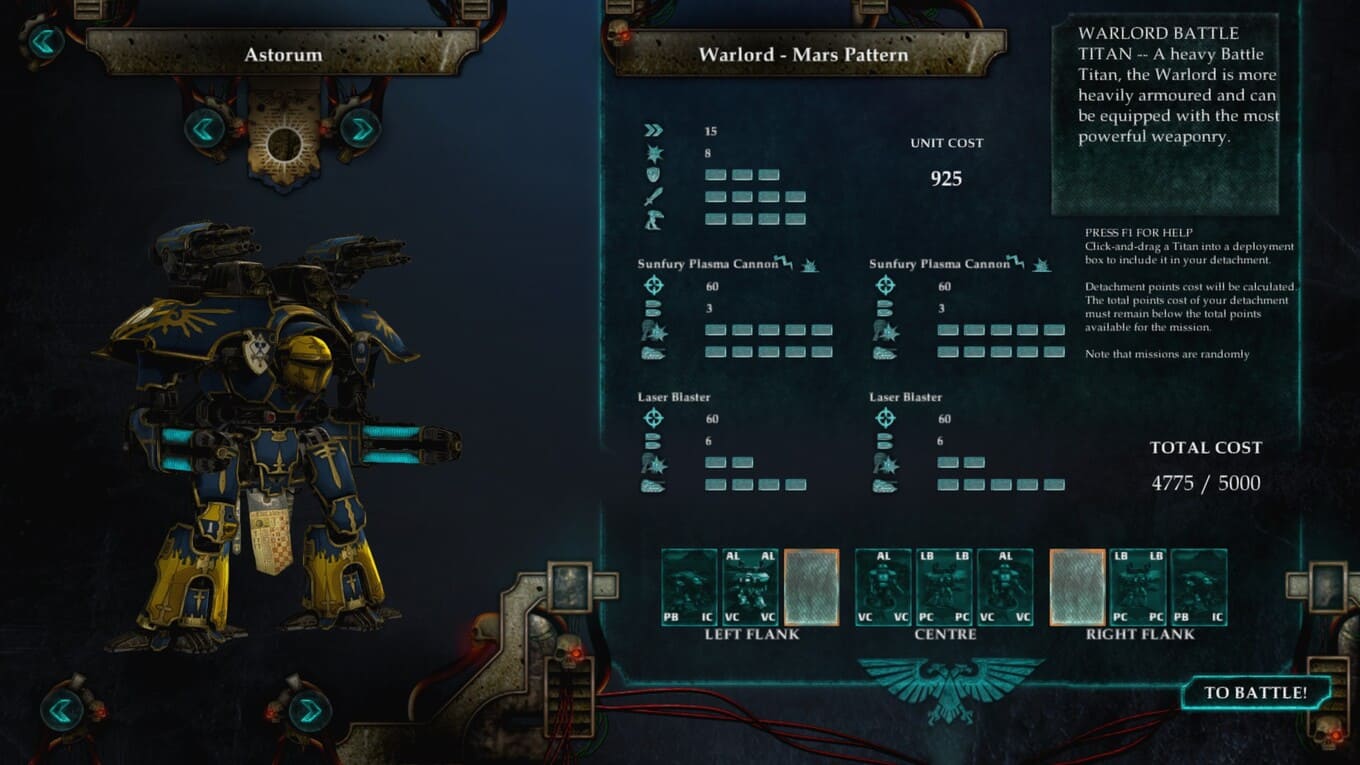Switch to the next legion after Astorum
Image resolution: width=1360 pixels, height=765 pixels.
pyautogui.click(x=359, y=128)
